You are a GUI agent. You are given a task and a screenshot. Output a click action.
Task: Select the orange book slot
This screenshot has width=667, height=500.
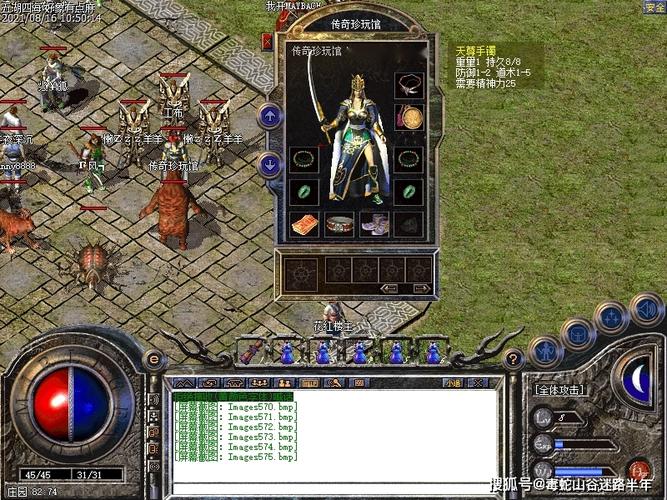click(x=304, y=224)
